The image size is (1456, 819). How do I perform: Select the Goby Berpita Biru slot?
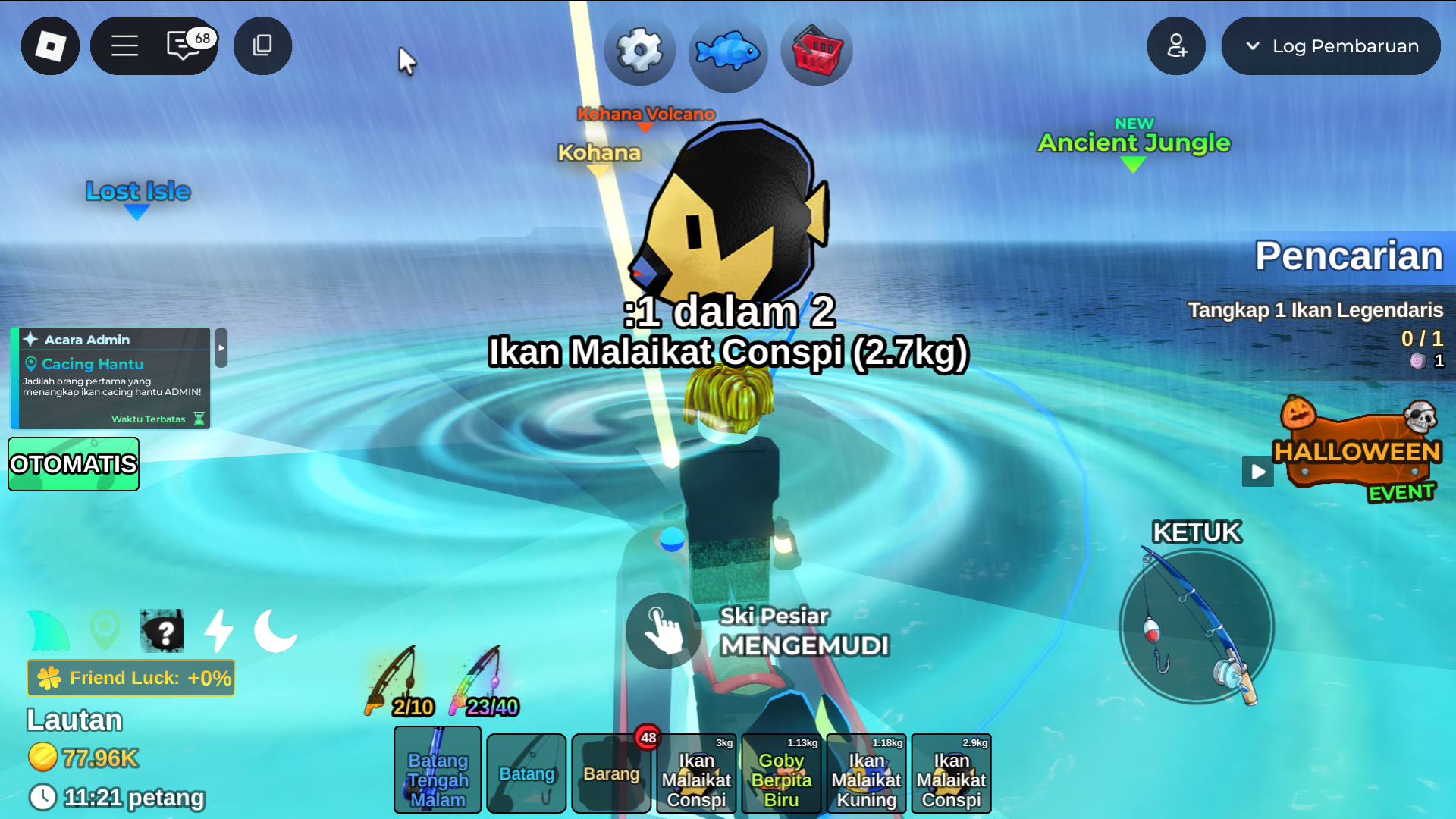point(781,773)
